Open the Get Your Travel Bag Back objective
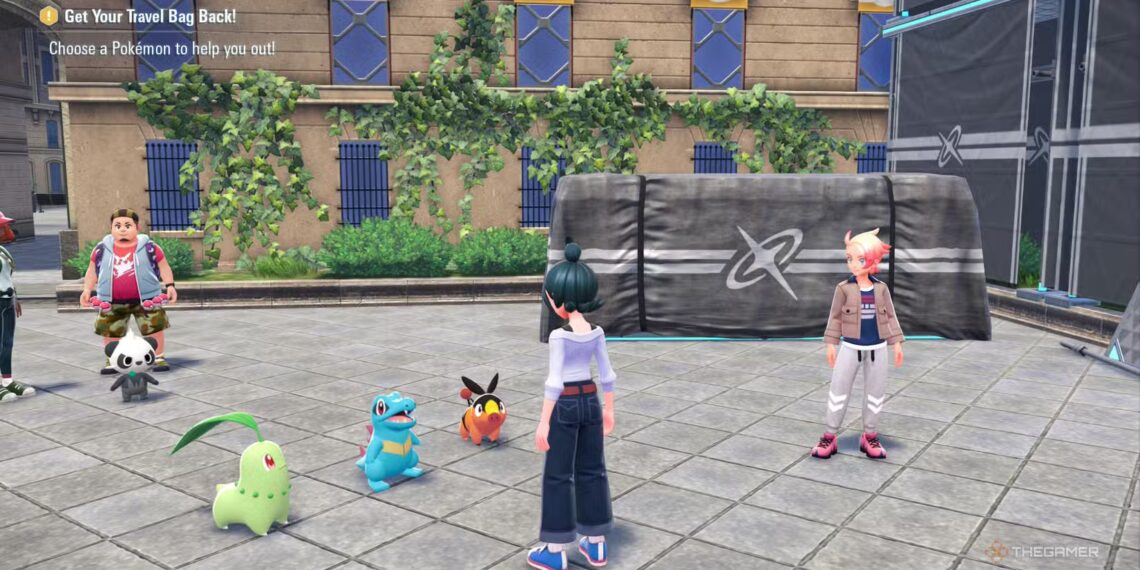Viewport: 1140px width, 570px height. [x=150, y=16]
